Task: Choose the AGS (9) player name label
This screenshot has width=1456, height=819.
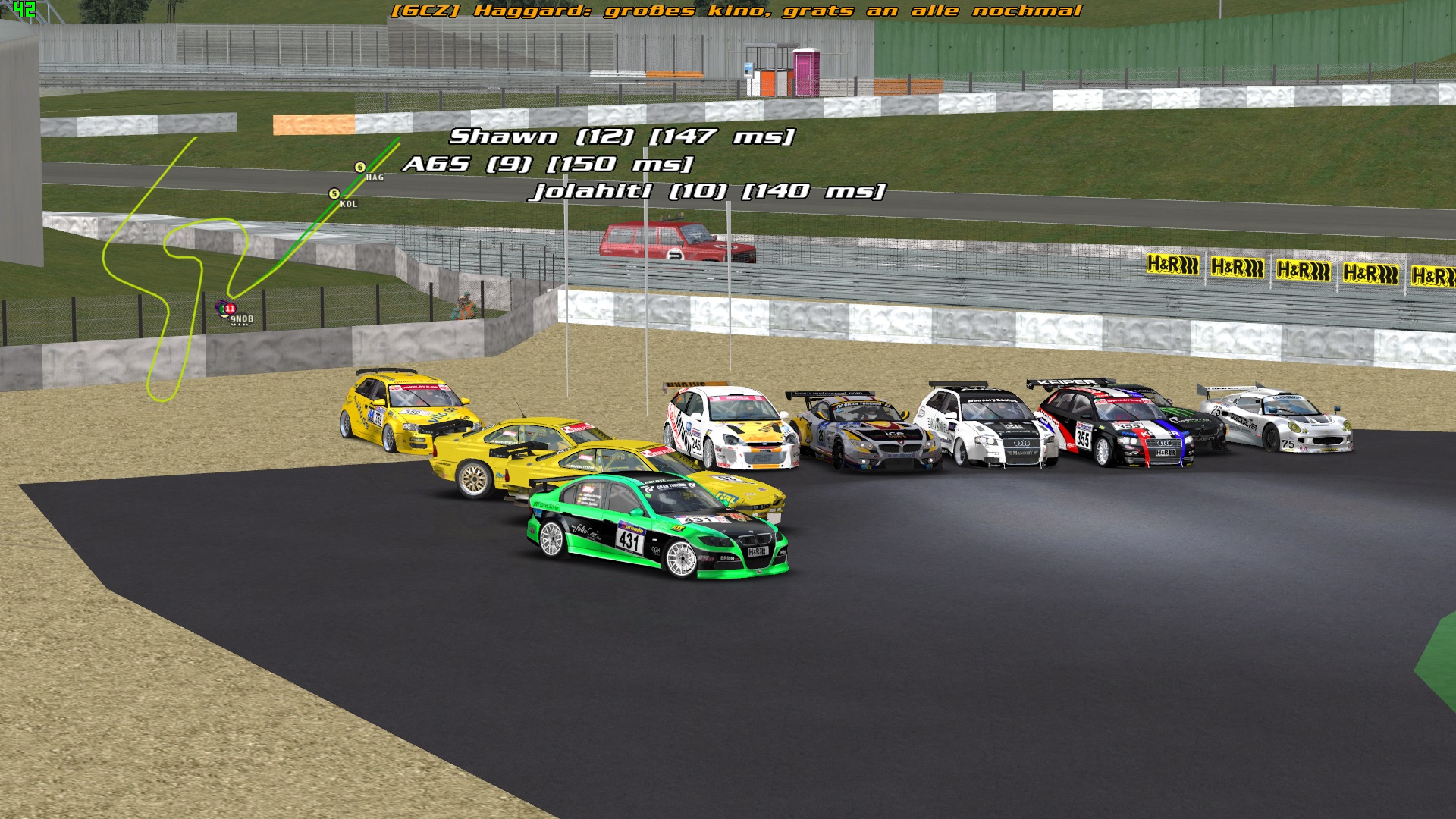Action: (x=548, y=164)
